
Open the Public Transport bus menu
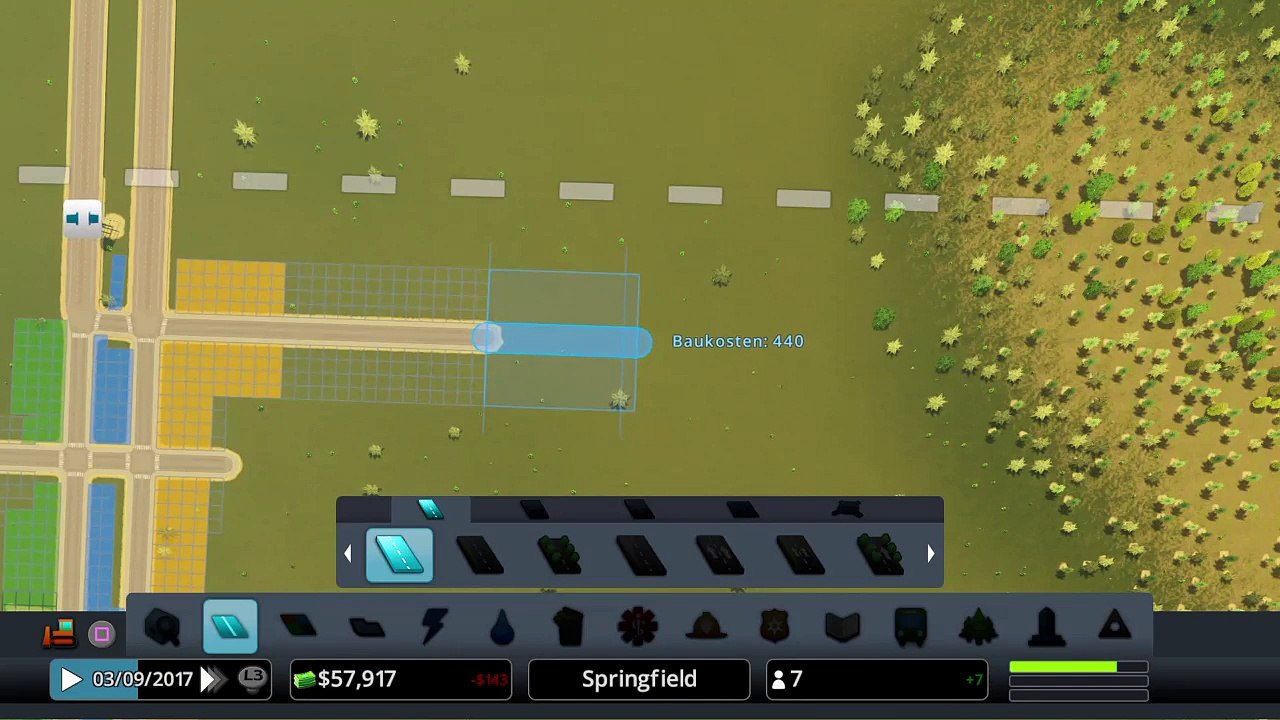click(910, 627)
